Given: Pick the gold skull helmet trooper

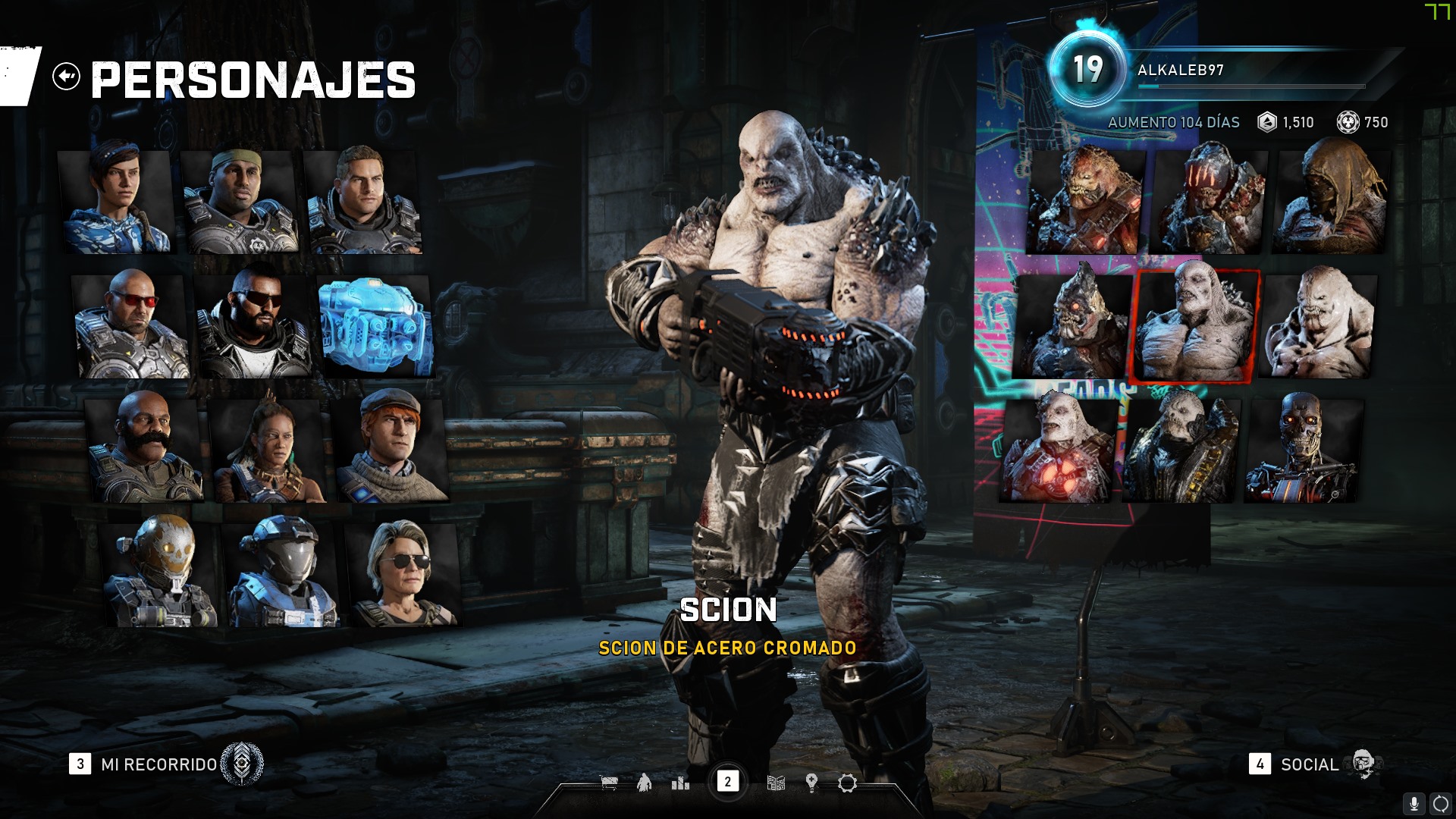Looking at the screenshot, I should point(159,573).
